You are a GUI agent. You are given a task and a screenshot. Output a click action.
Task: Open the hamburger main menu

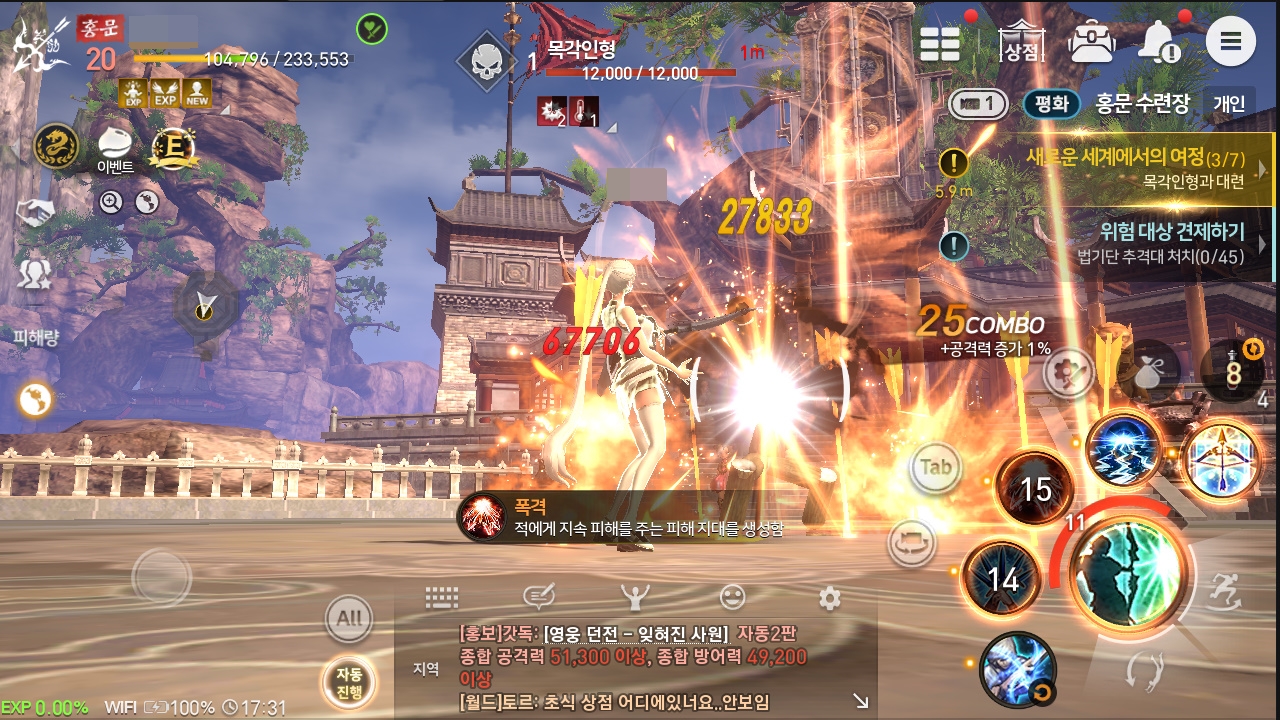click(1231, 42)
